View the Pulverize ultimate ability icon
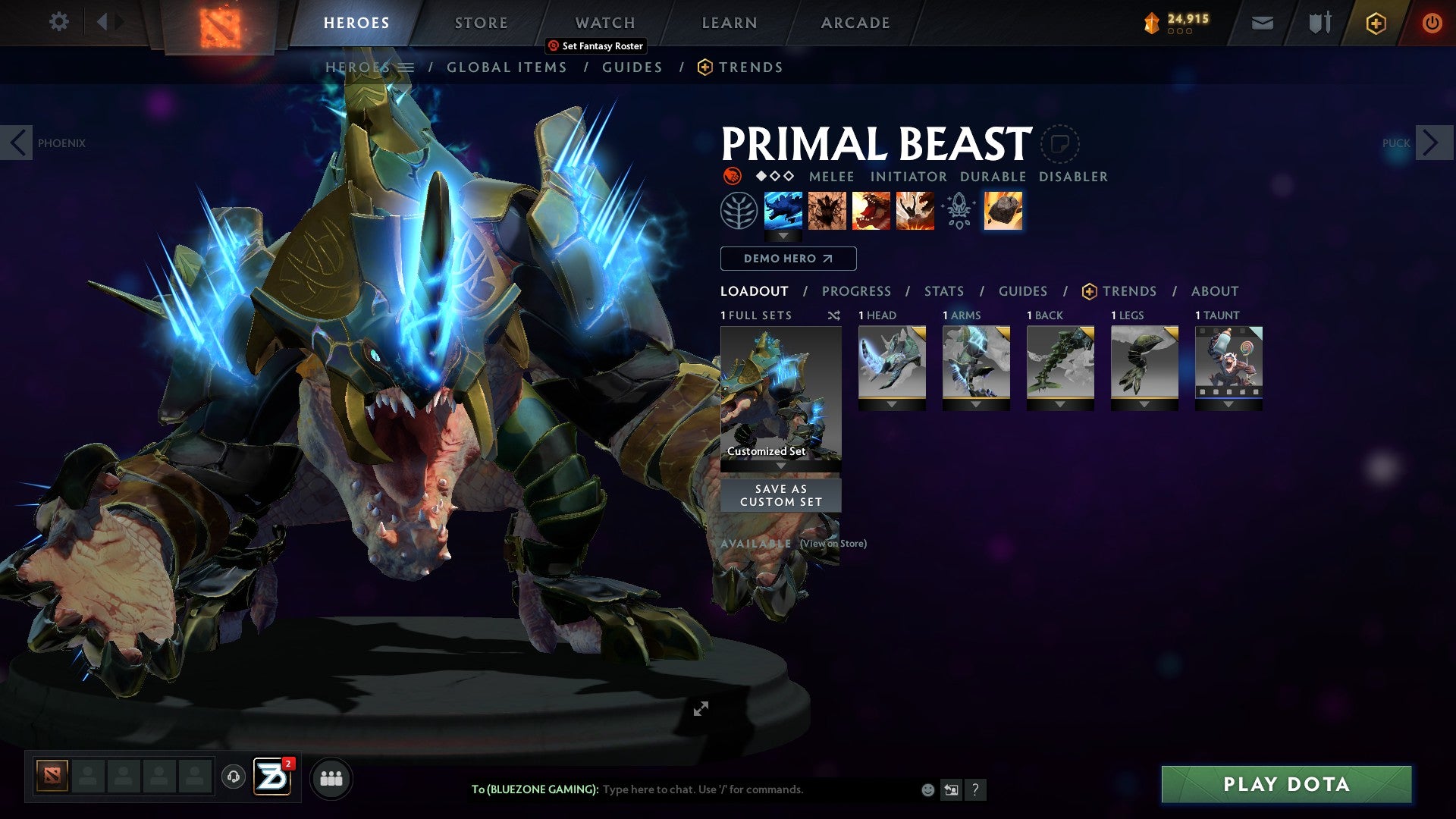 click(916, 212)
